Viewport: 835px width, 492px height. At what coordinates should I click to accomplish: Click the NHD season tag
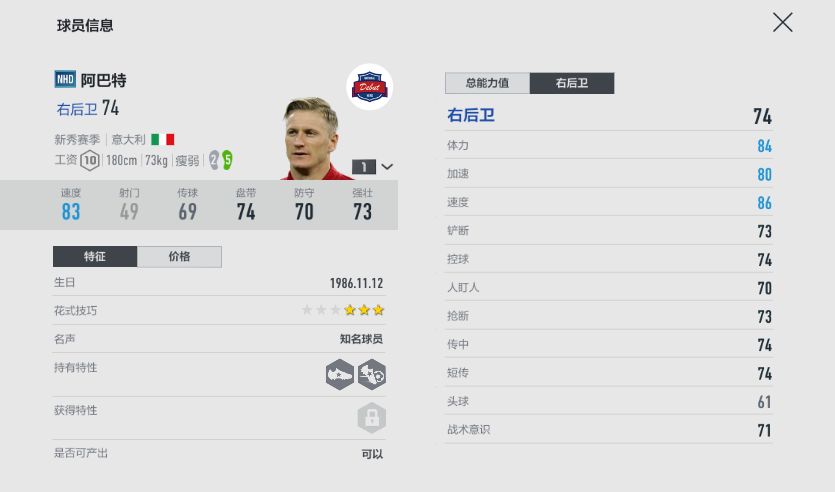click(x=65, y=80)
